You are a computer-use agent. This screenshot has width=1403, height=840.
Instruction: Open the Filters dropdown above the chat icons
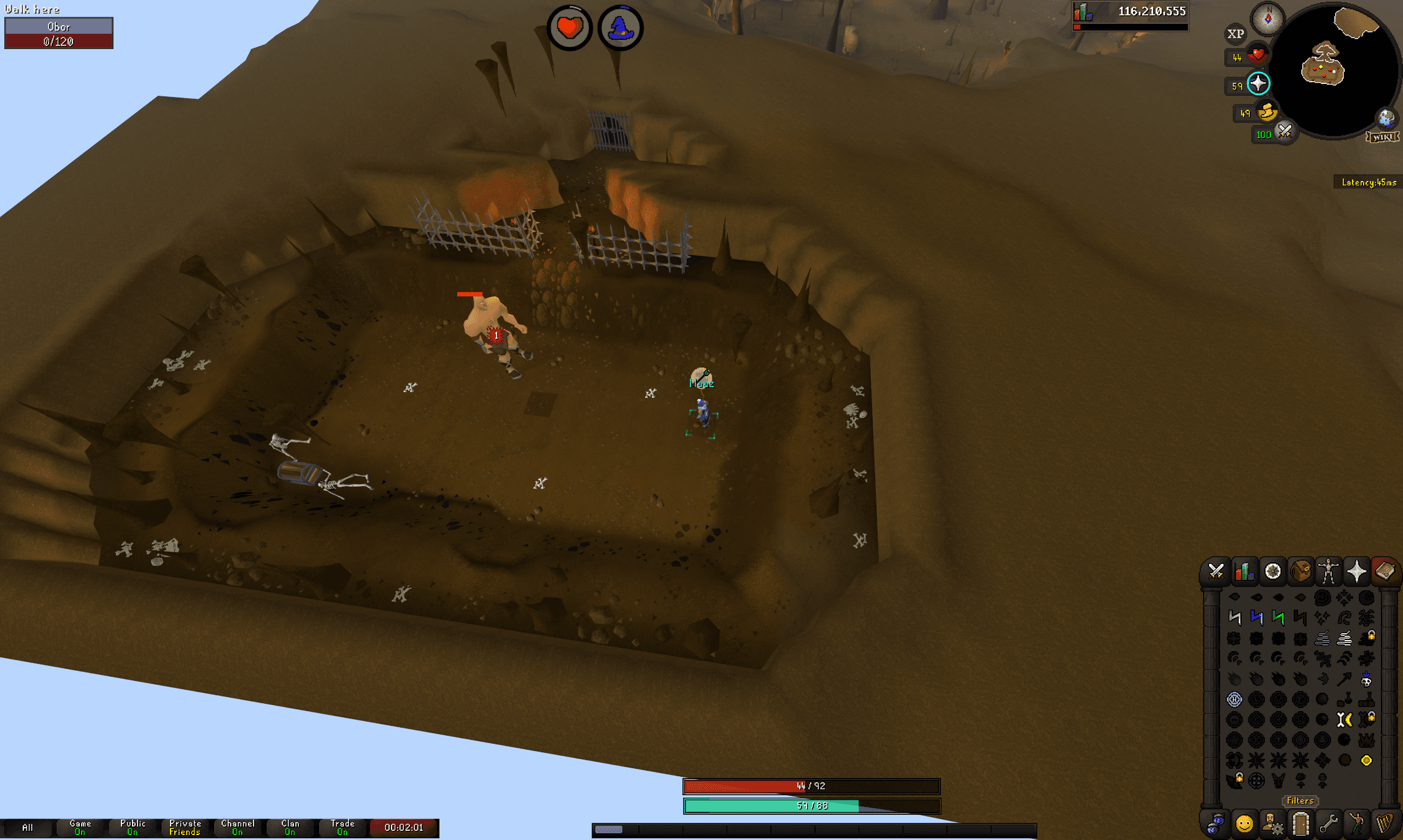1299,801
